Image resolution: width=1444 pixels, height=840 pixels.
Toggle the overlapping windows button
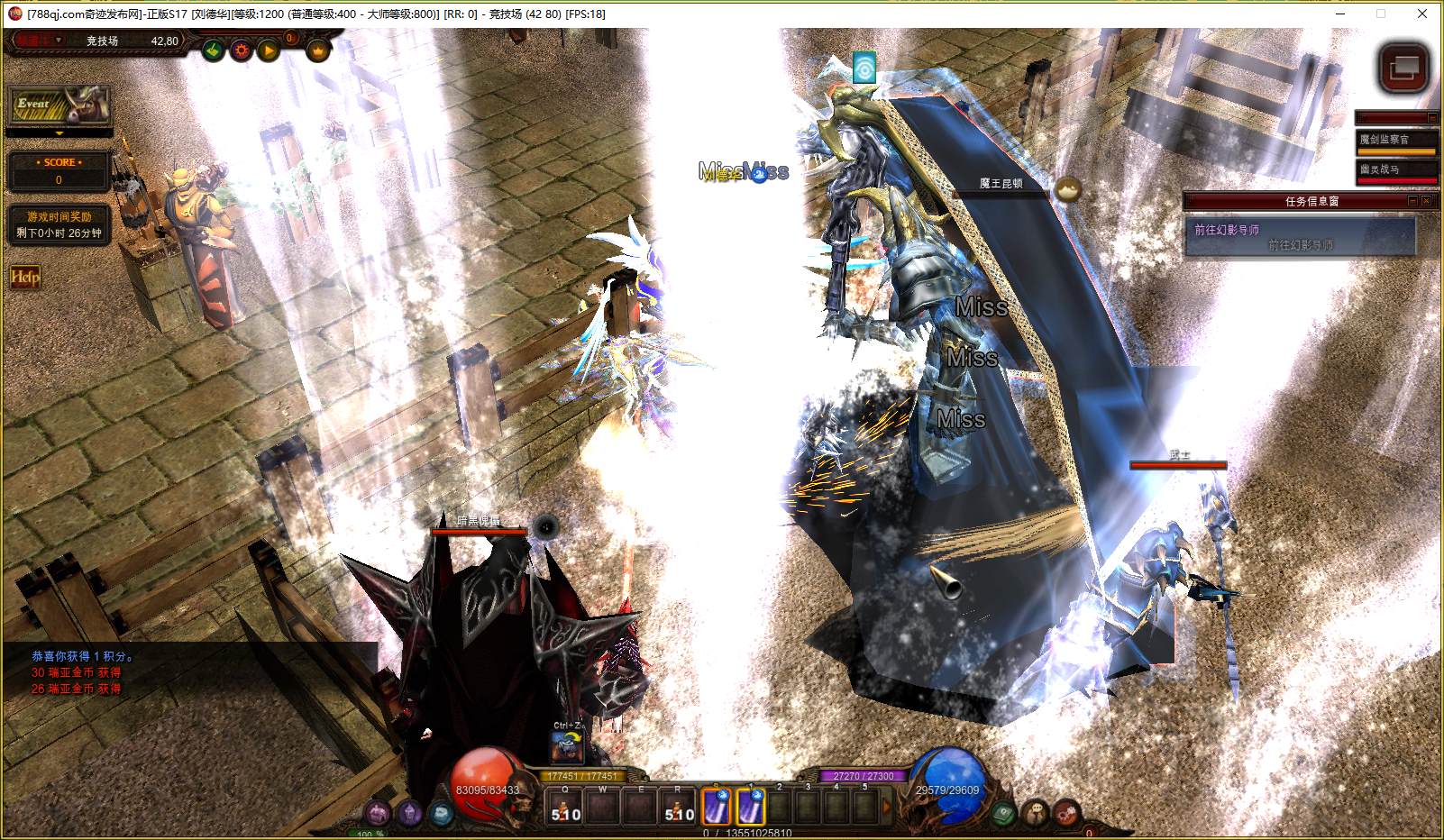1403,68
